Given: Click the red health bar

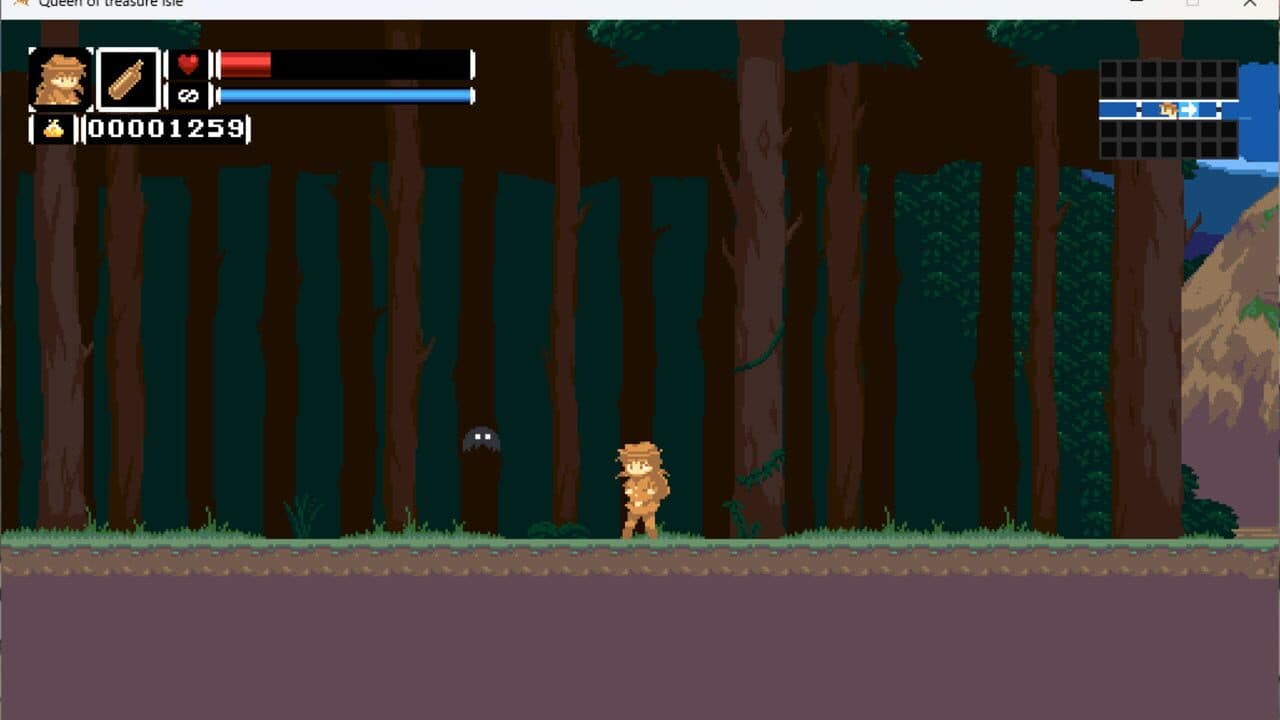Looking at the screenshot, I should point(246,65).
